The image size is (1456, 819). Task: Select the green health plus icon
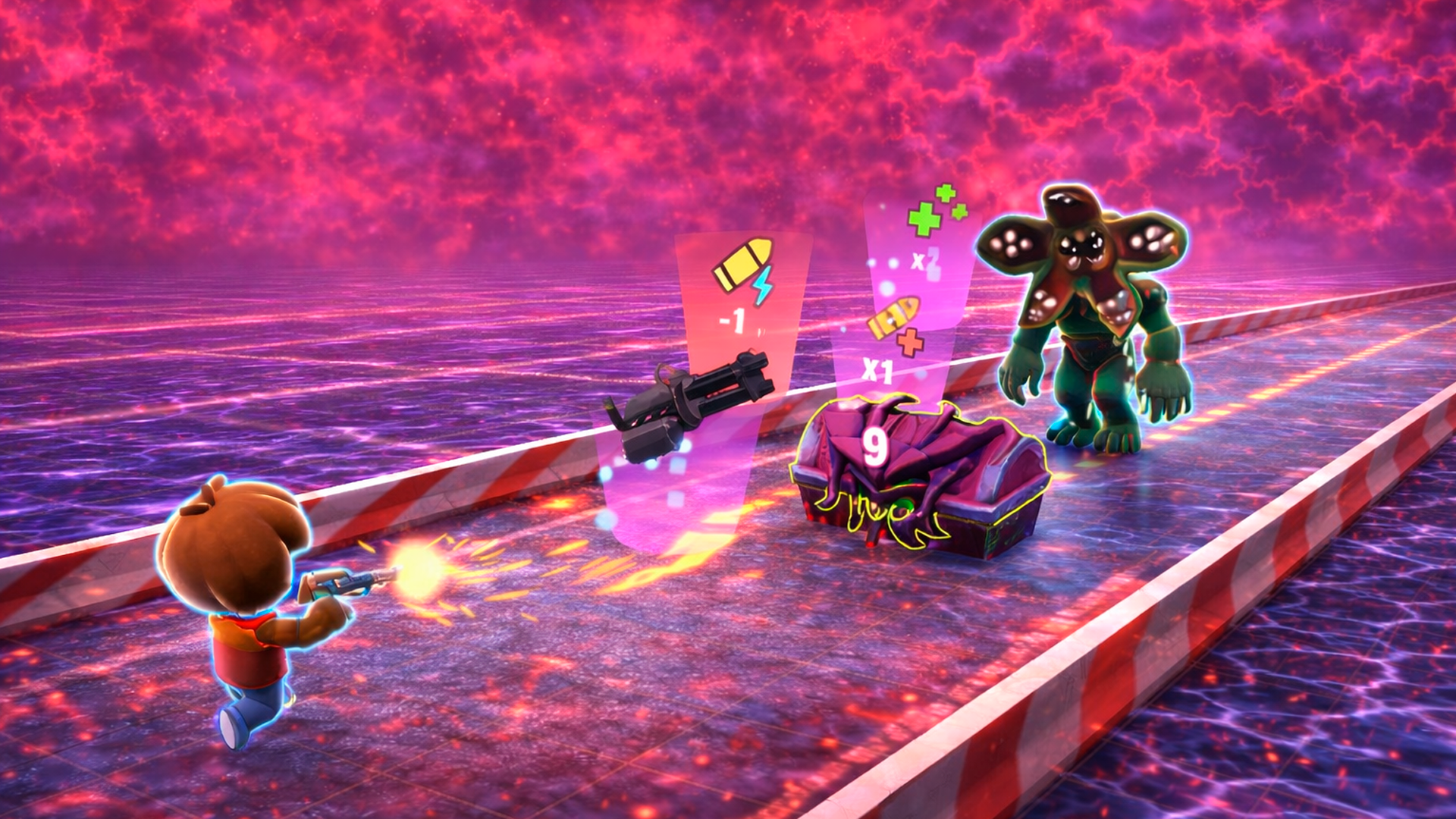[x=924, y=221]
